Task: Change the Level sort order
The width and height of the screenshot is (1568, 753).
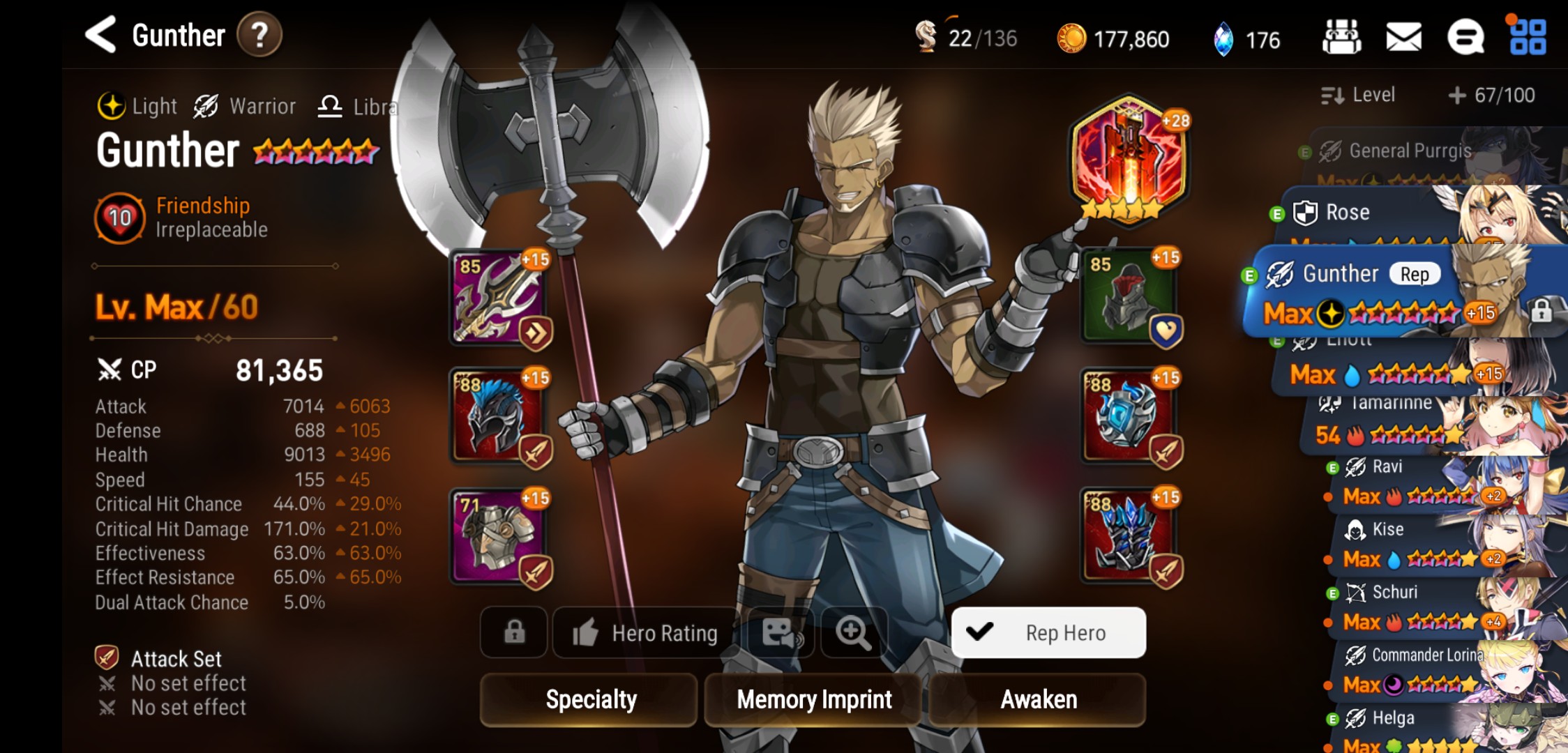Action: click(1358, 95)
